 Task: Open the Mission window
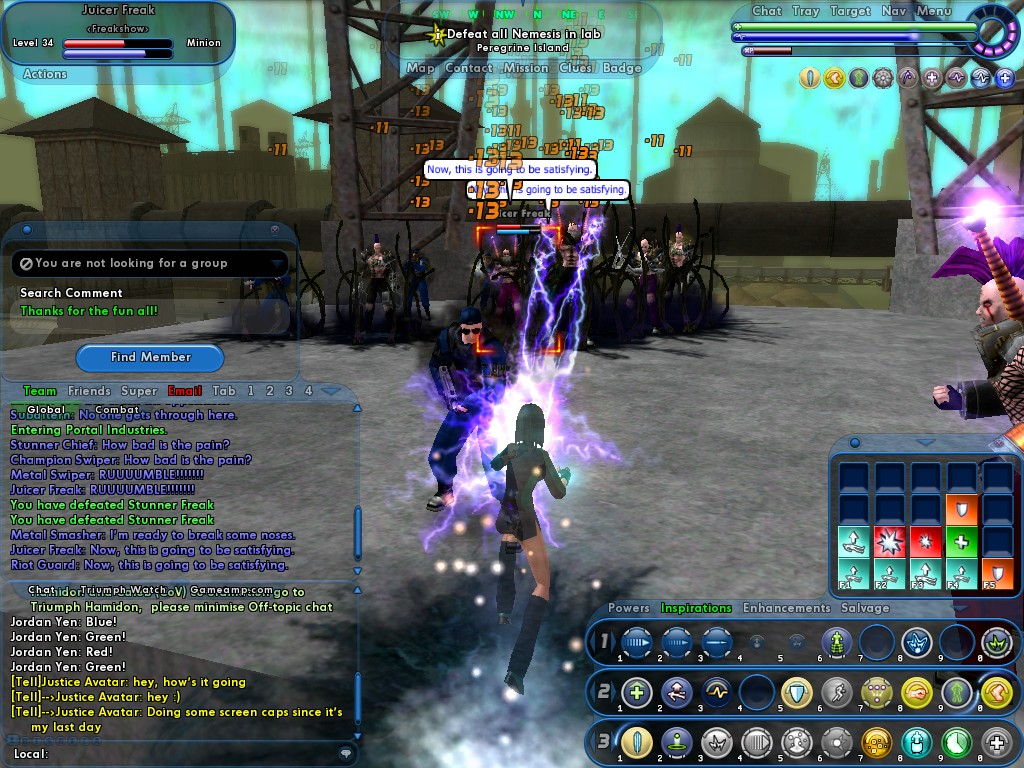[x=525, y=68]
